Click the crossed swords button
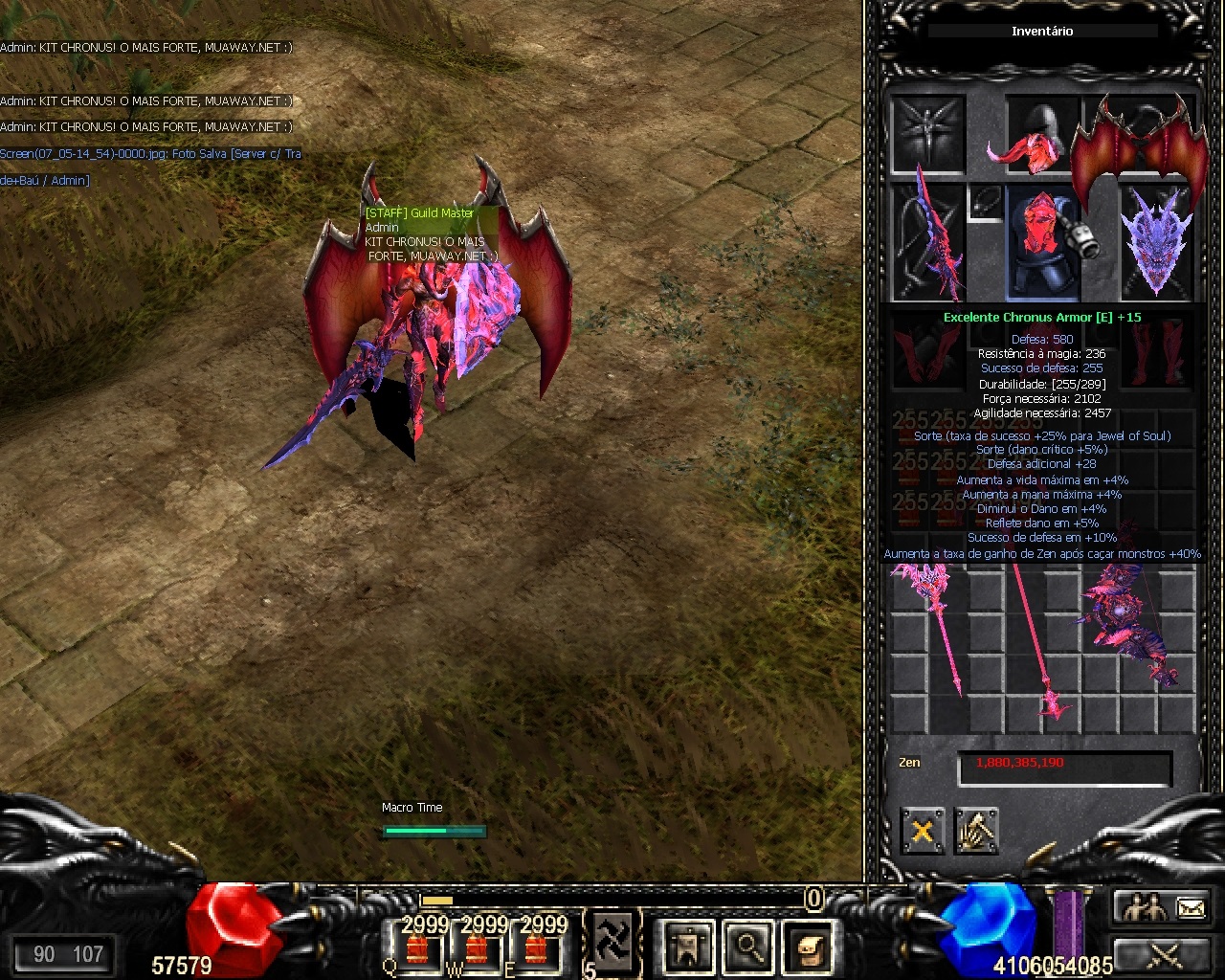Screen dimensions: 1225x980 [1162, 955]
